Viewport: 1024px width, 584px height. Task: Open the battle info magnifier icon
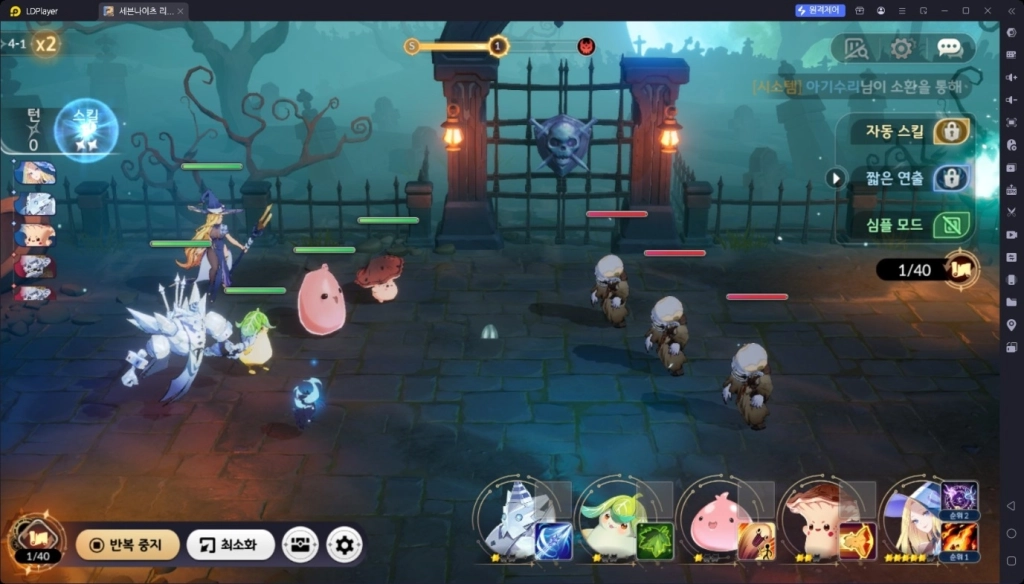pyautogui.click(x=856, y=47)
